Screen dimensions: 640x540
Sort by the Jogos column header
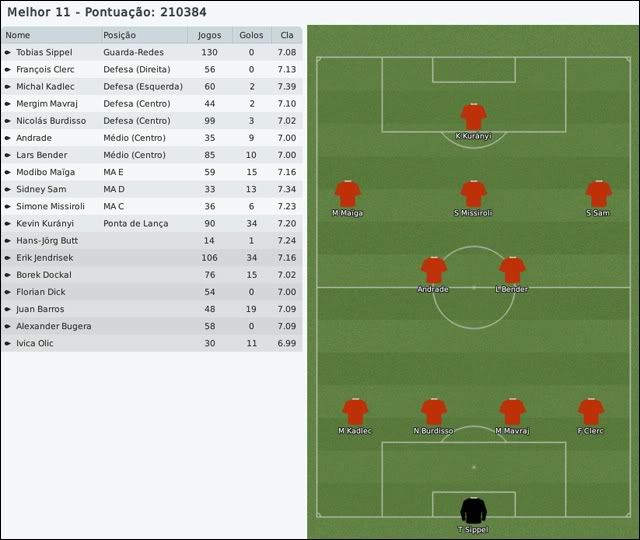click(x=210, y=35)
